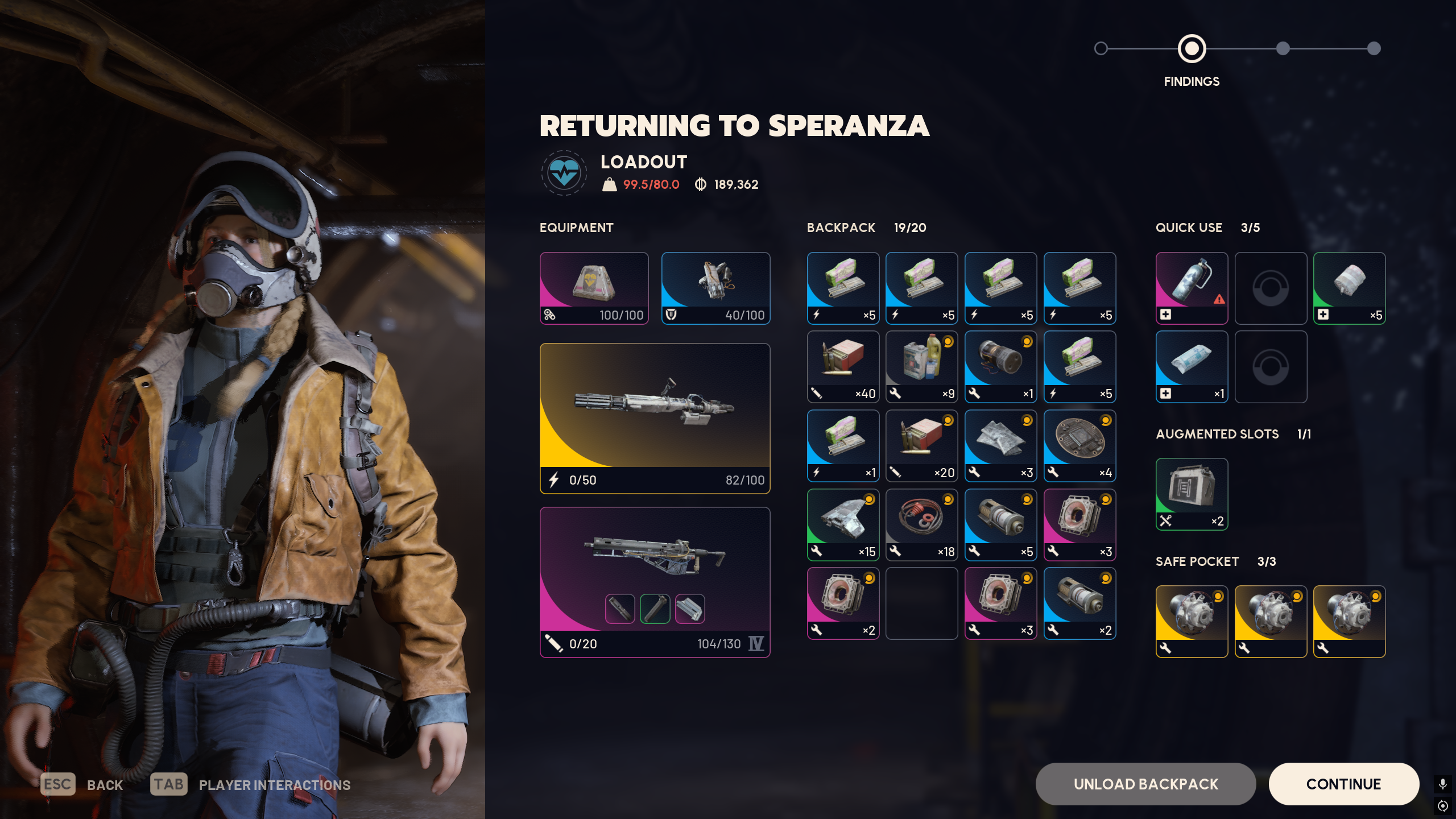Select the shield slot showing 40/100

click(x=715, y=288)
